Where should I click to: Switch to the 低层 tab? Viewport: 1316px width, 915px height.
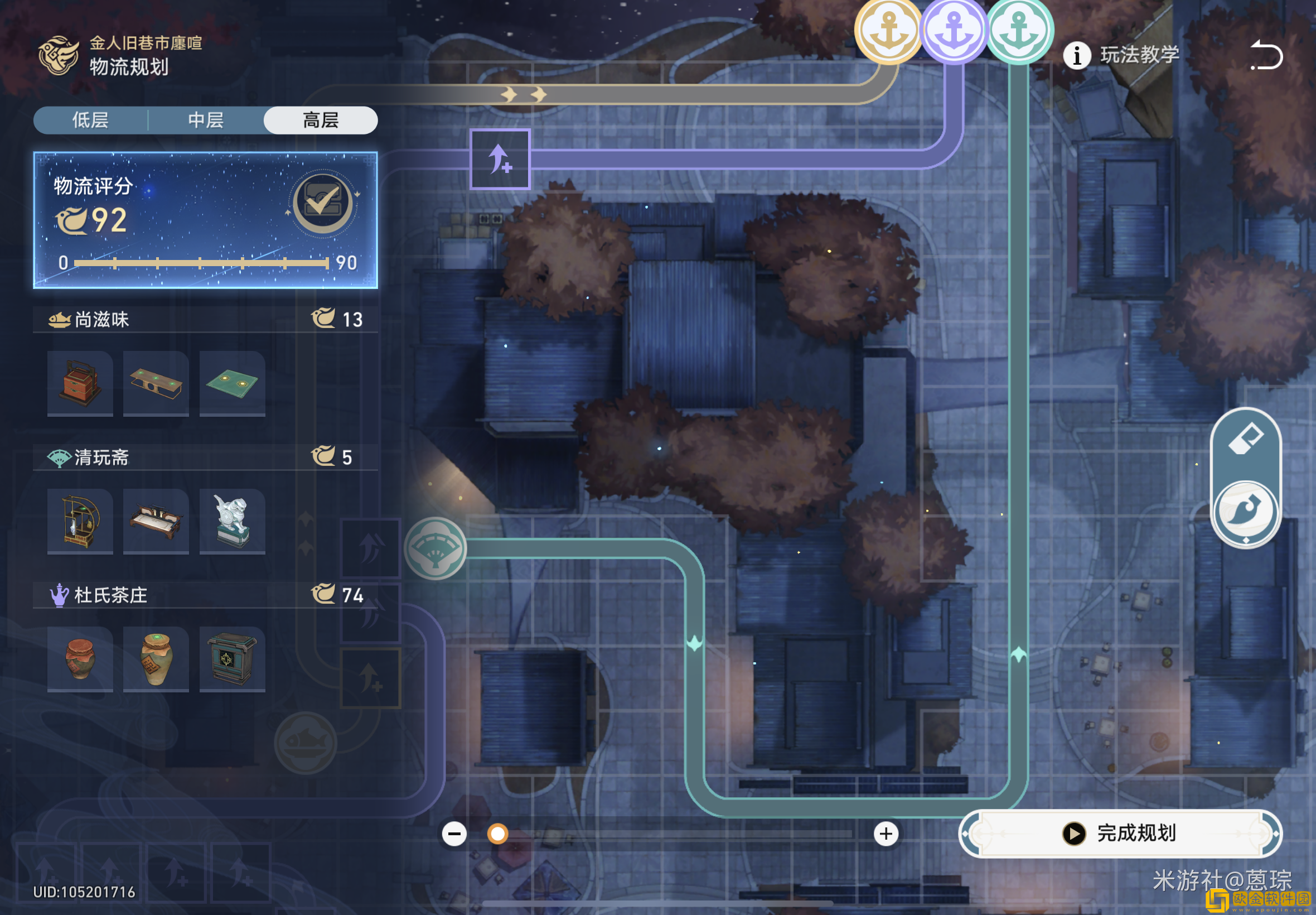pos(90,121)
